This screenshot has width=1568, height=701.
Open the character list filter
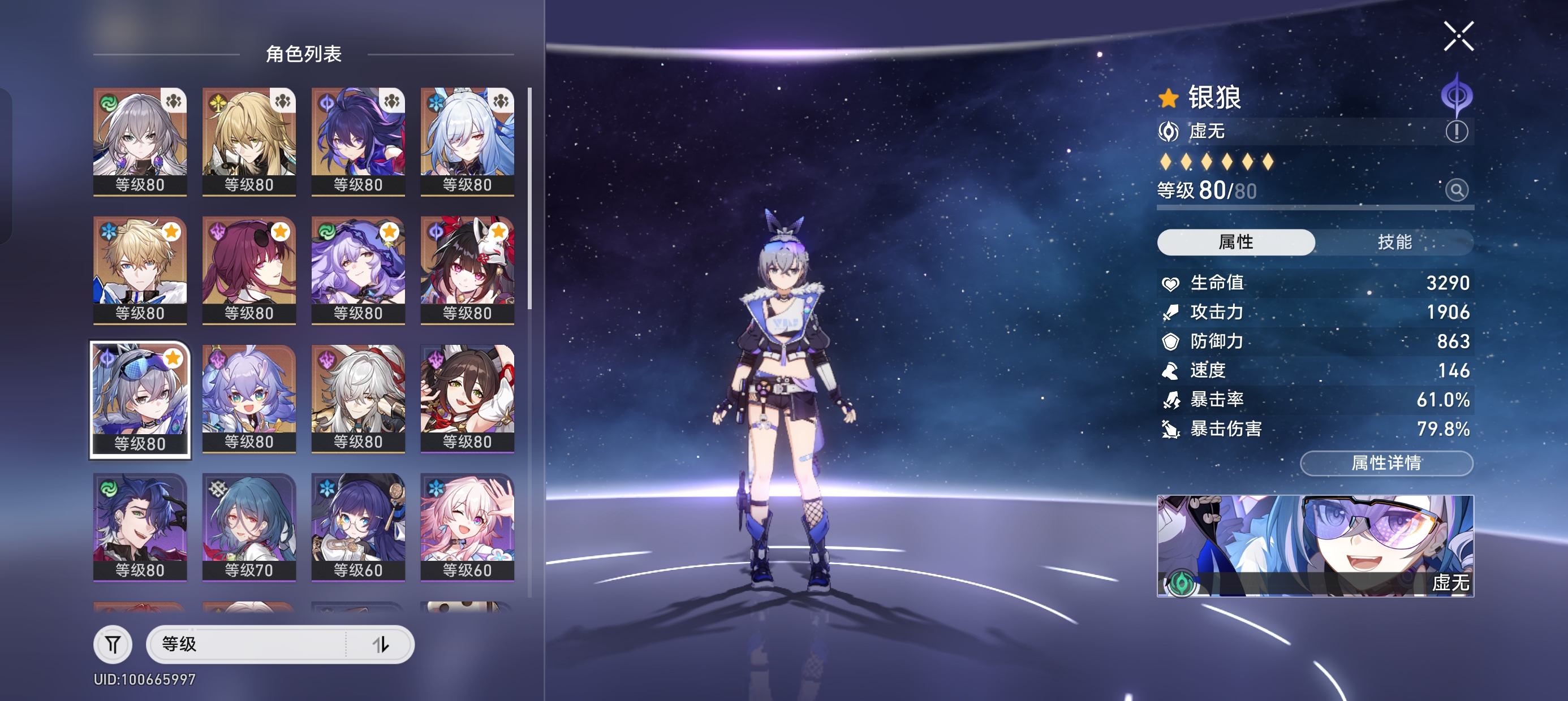pos(113,644)
